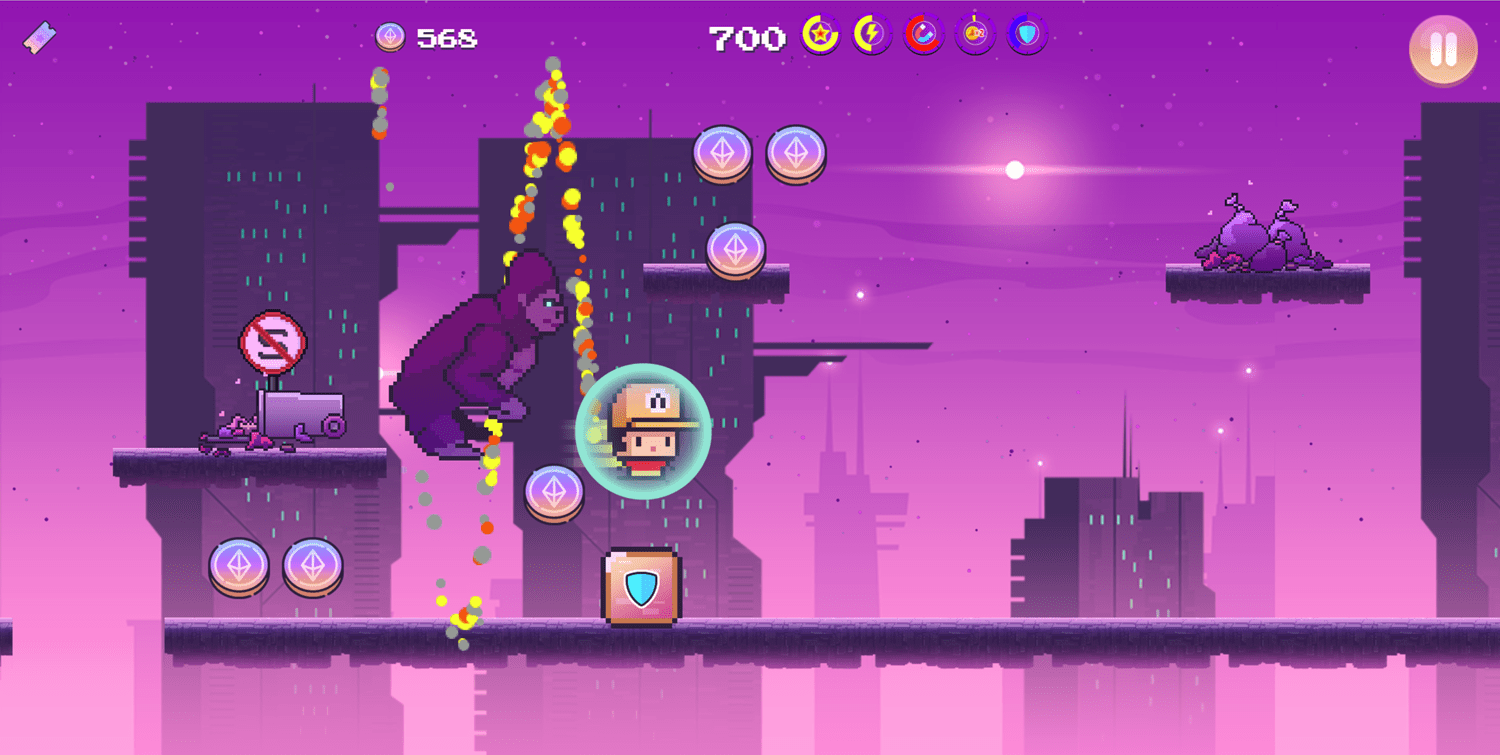
Task: Select the score display showing 700
Action: [x=748, y=38]
